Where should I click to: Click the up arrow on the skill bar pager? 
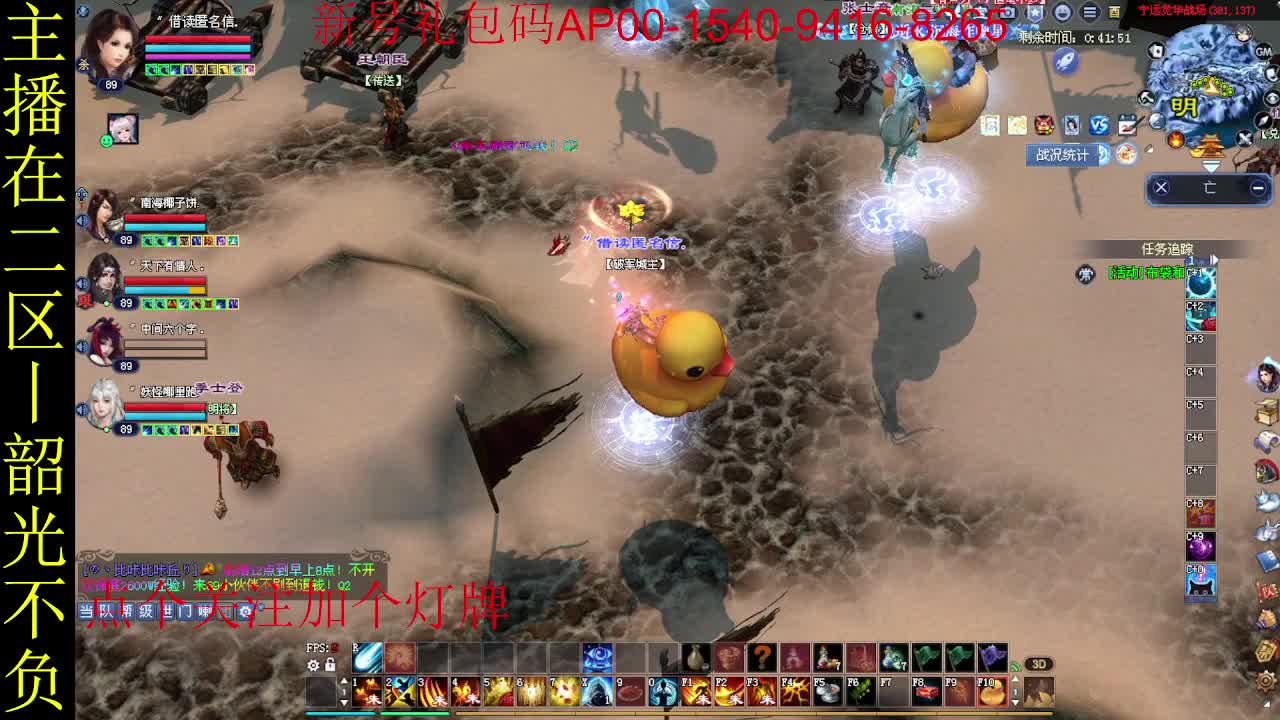pos(344,682)
